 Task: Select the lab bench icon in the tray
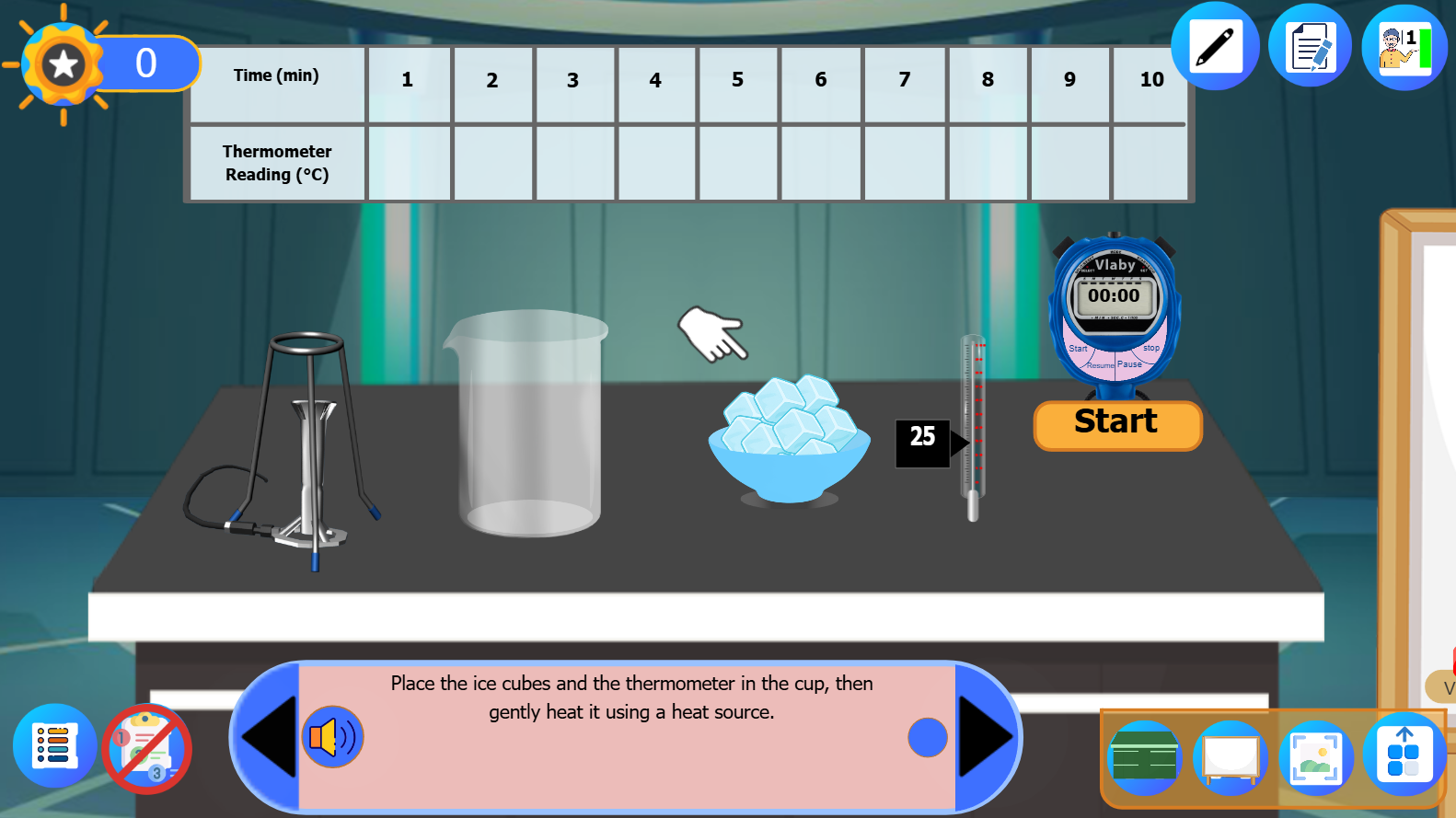(1144, 756)
